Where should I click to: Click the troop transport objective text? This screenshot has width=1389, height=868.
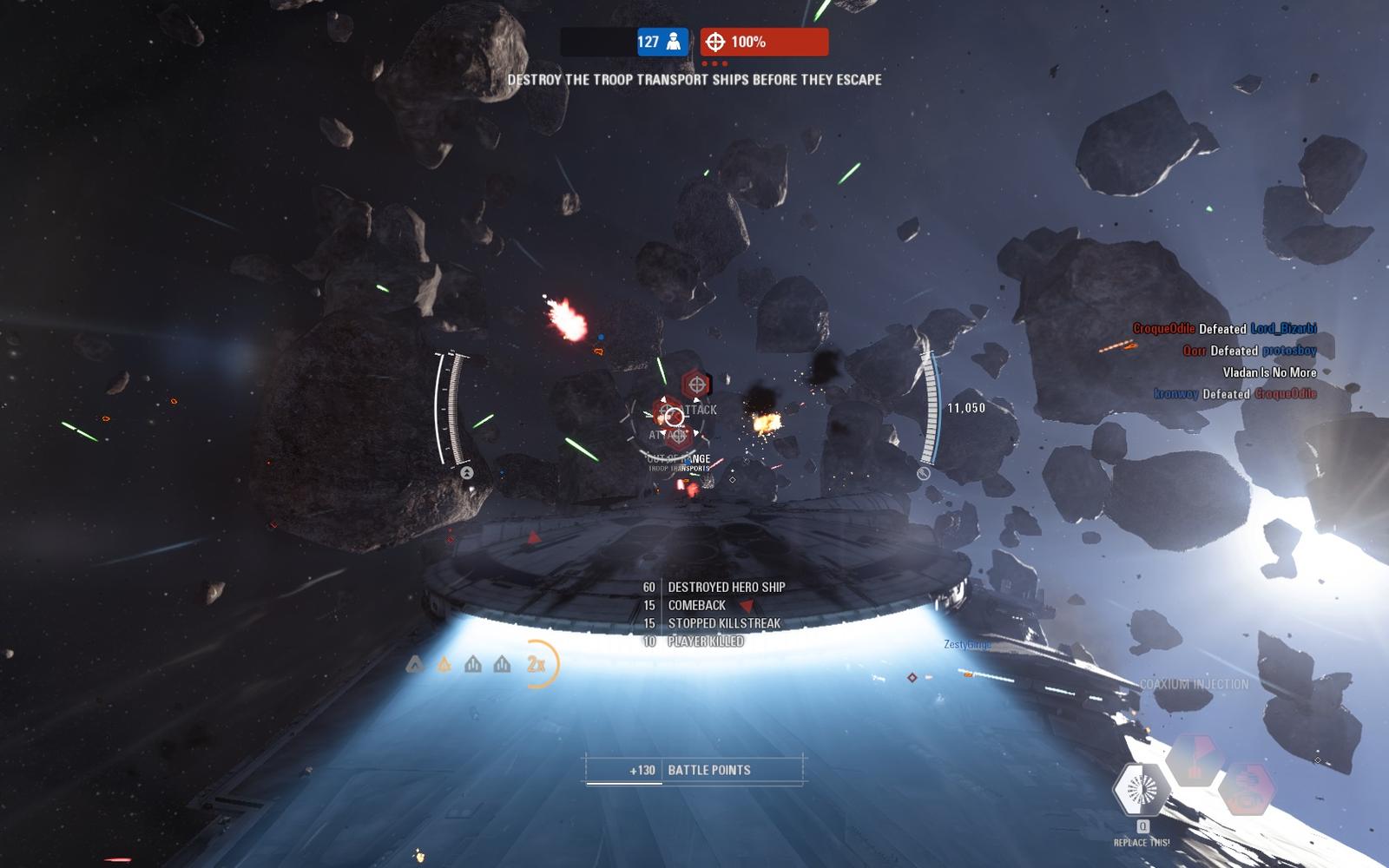click(694, 79)
